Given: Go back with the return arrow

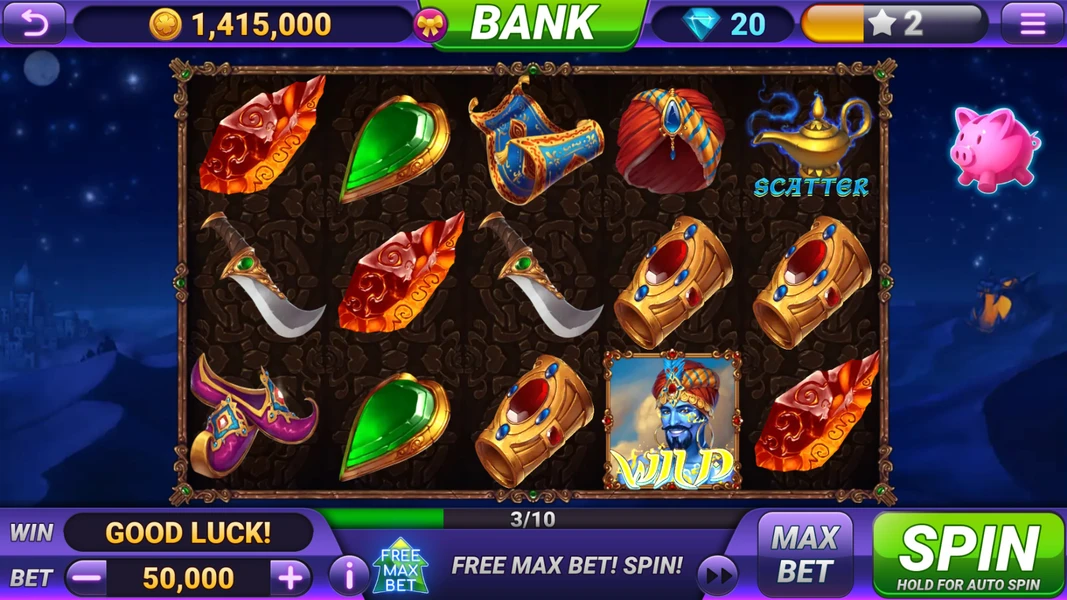Looking at the screenshot, I should (34, 23).
